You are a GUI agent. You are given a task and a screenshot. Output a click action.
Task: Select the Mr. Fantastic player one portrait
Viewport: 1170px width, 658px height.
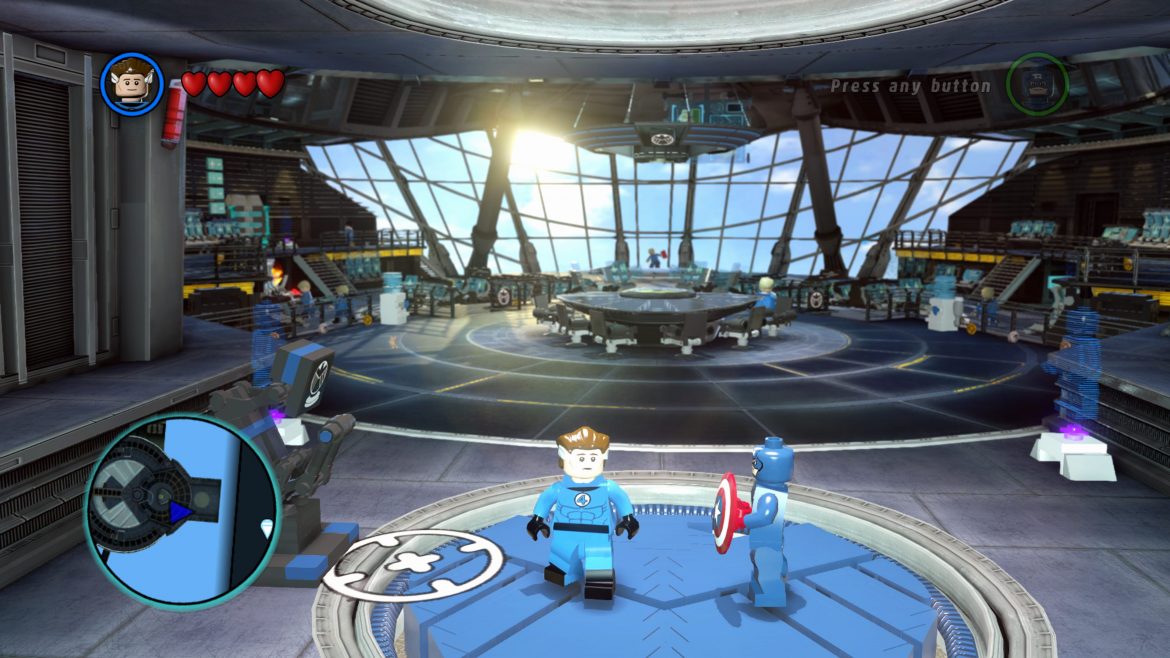pos(132,84)
